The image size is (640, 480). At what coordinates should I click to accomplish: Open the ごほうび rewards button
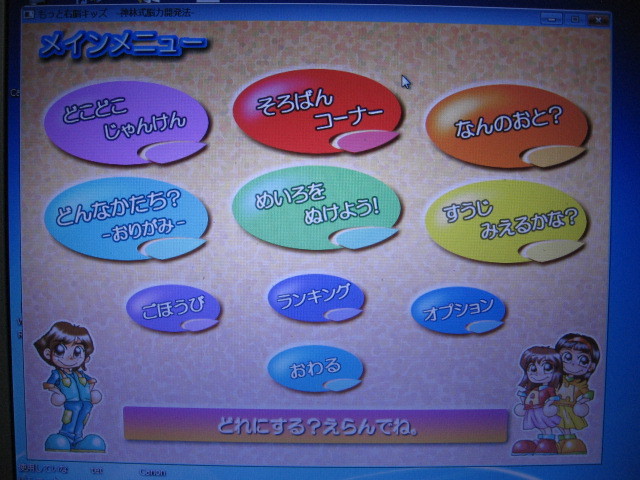pyautogui.click(x=173, y=306)
